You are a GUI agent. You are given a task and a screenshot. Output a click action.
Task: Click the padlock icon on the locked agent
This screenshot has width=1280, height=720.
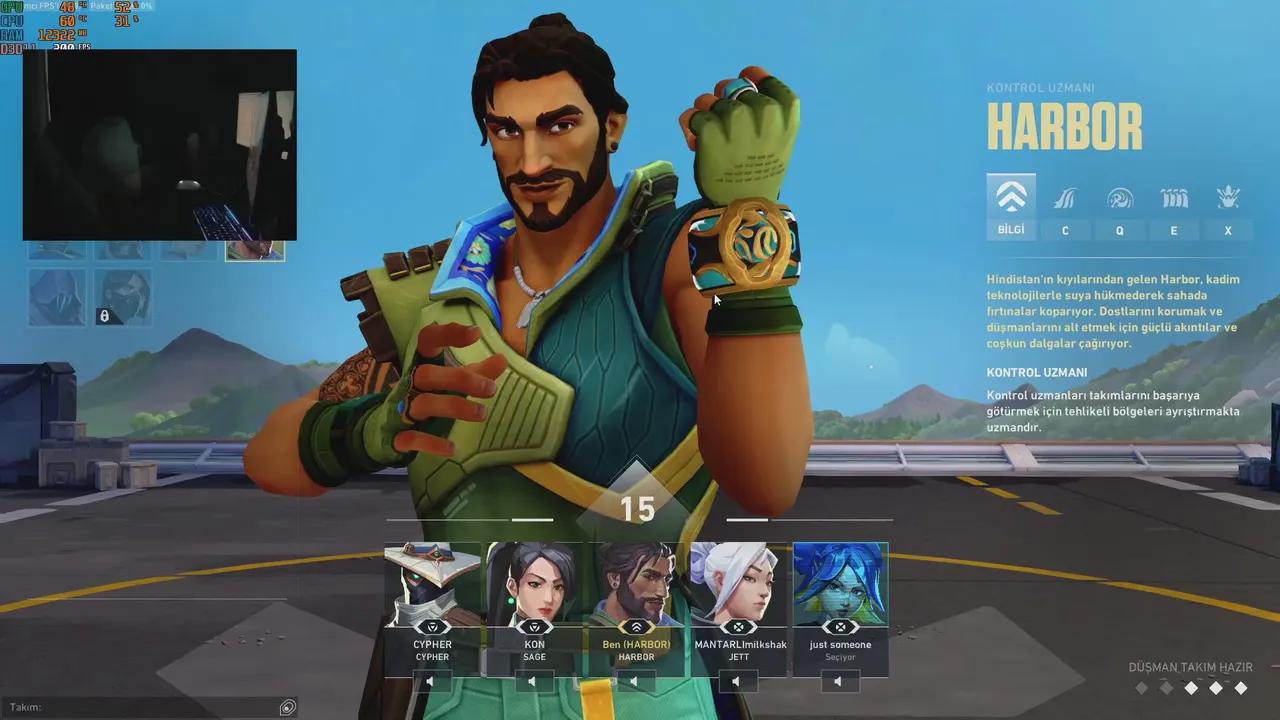coord(104,317)
